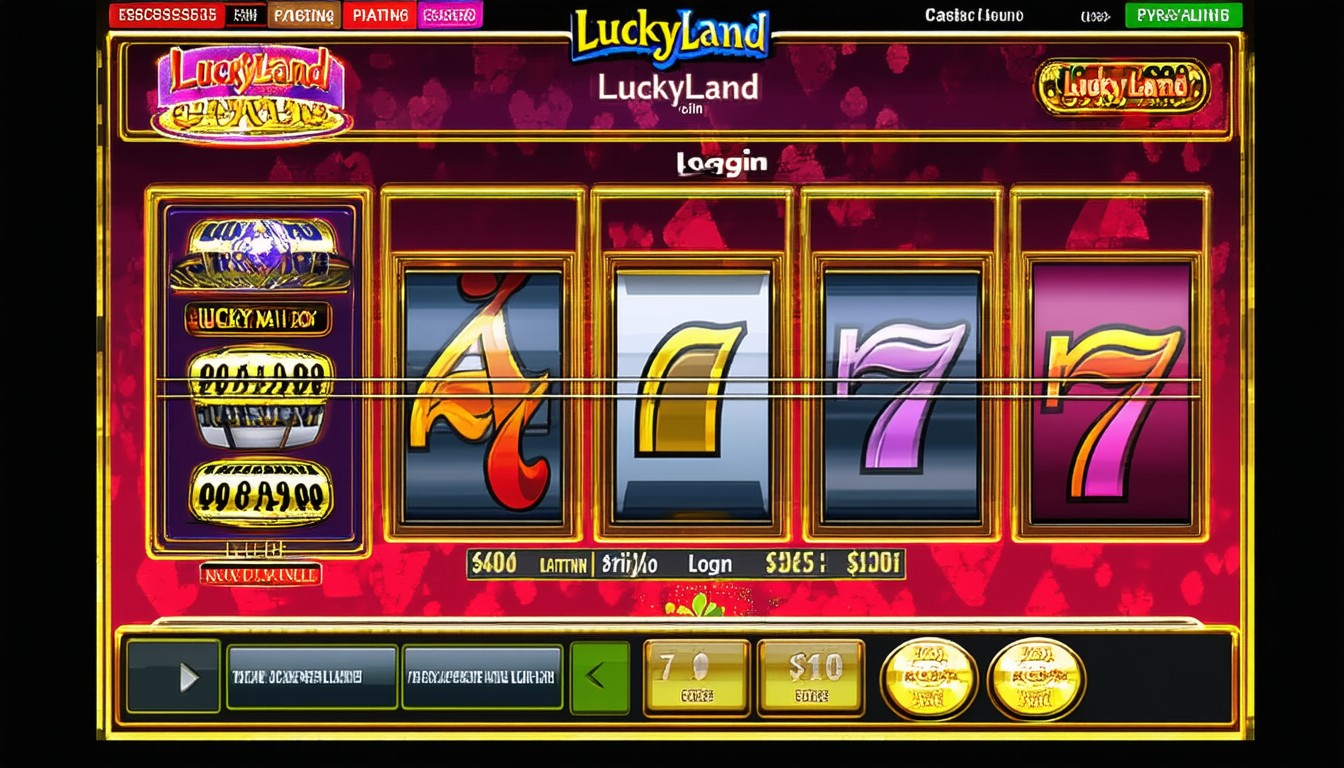Open the magenta tab in top bar
Screen dimensions: 1344x768
pyautogui.click(x=450, y=15)
